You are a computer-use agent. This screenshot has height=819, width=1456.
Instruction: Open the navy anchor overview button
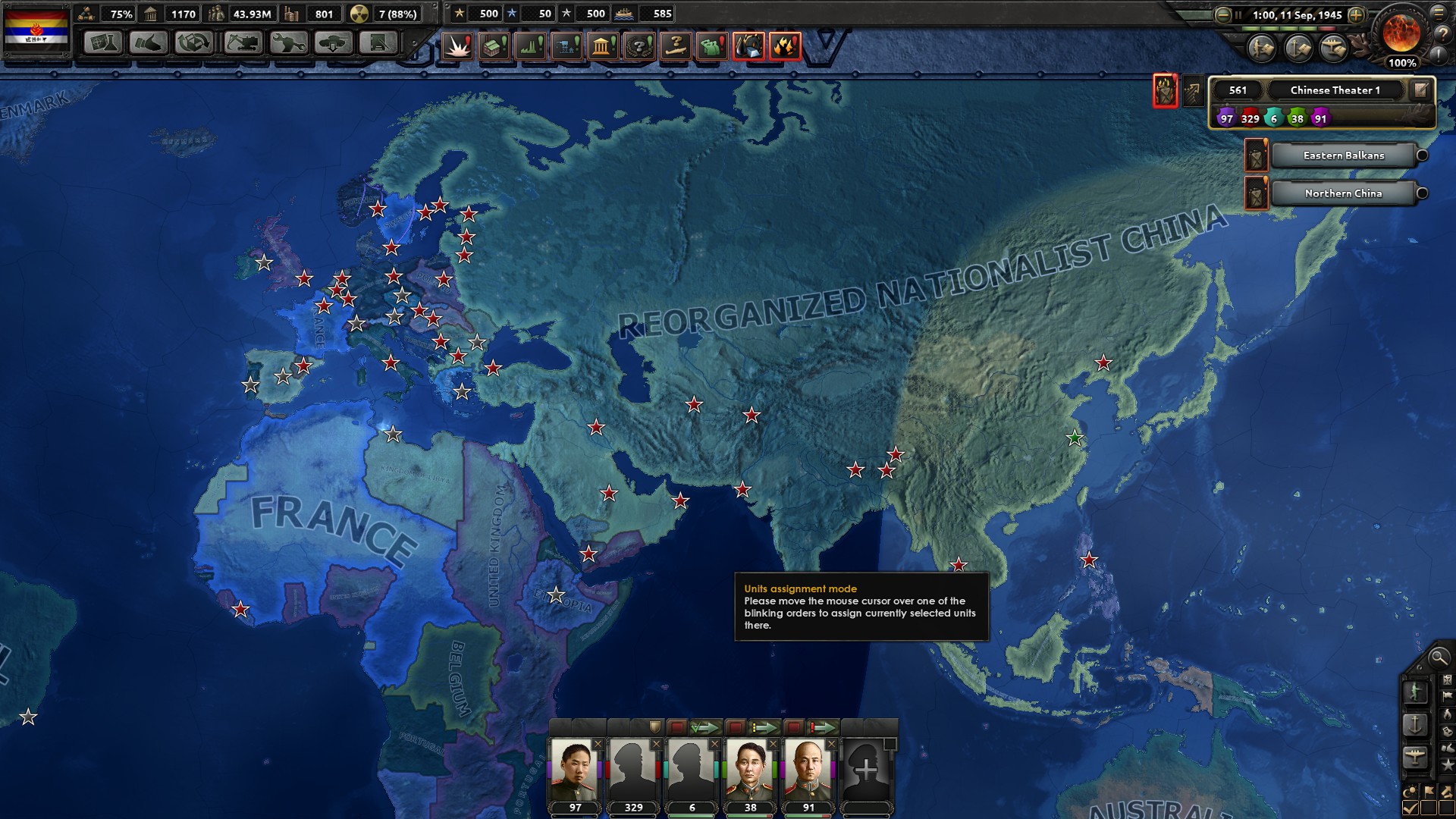point(1415,724)
